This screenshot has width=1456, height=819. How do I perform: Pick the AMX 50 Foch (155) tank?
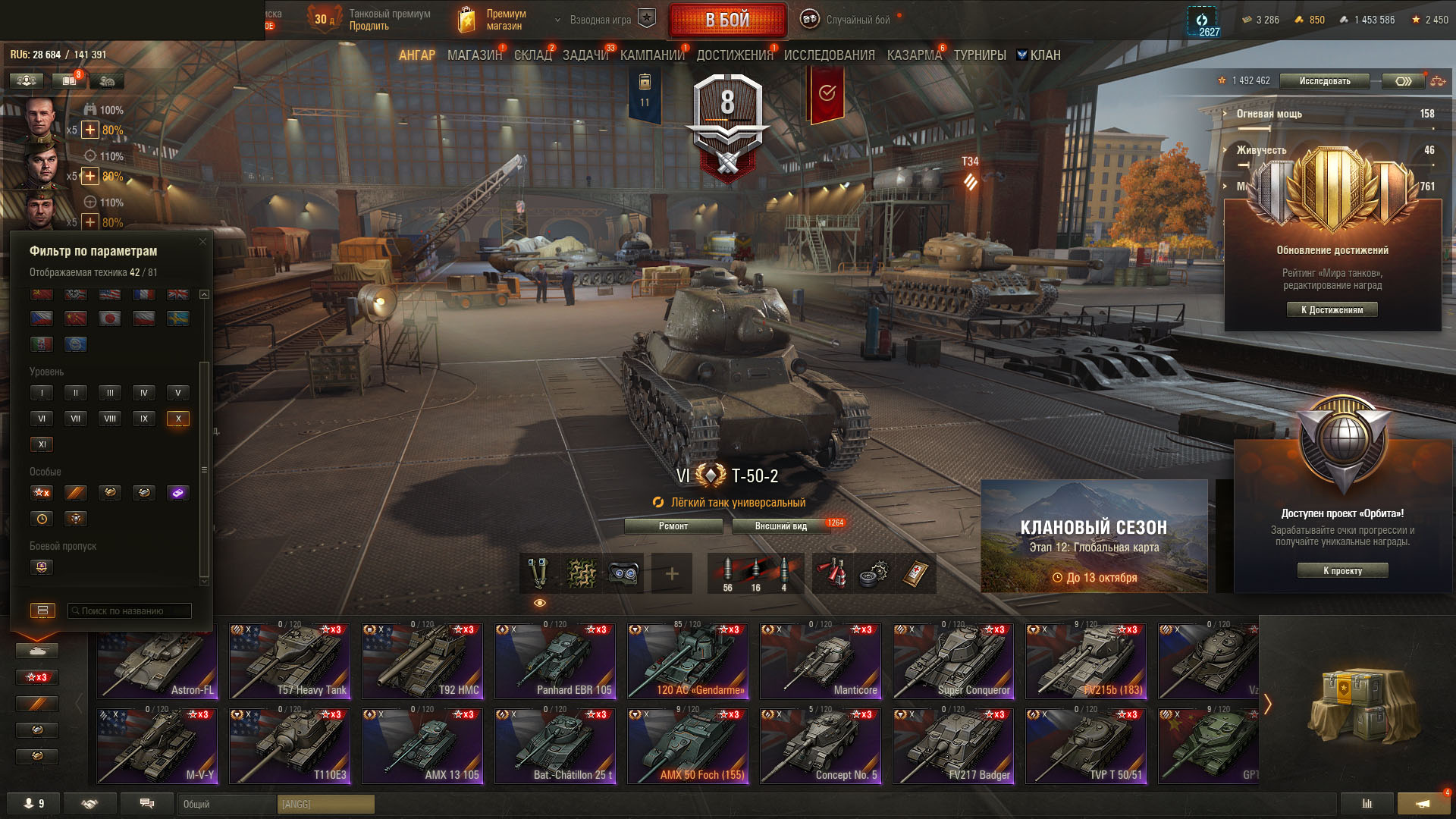(x=688, y=746)
